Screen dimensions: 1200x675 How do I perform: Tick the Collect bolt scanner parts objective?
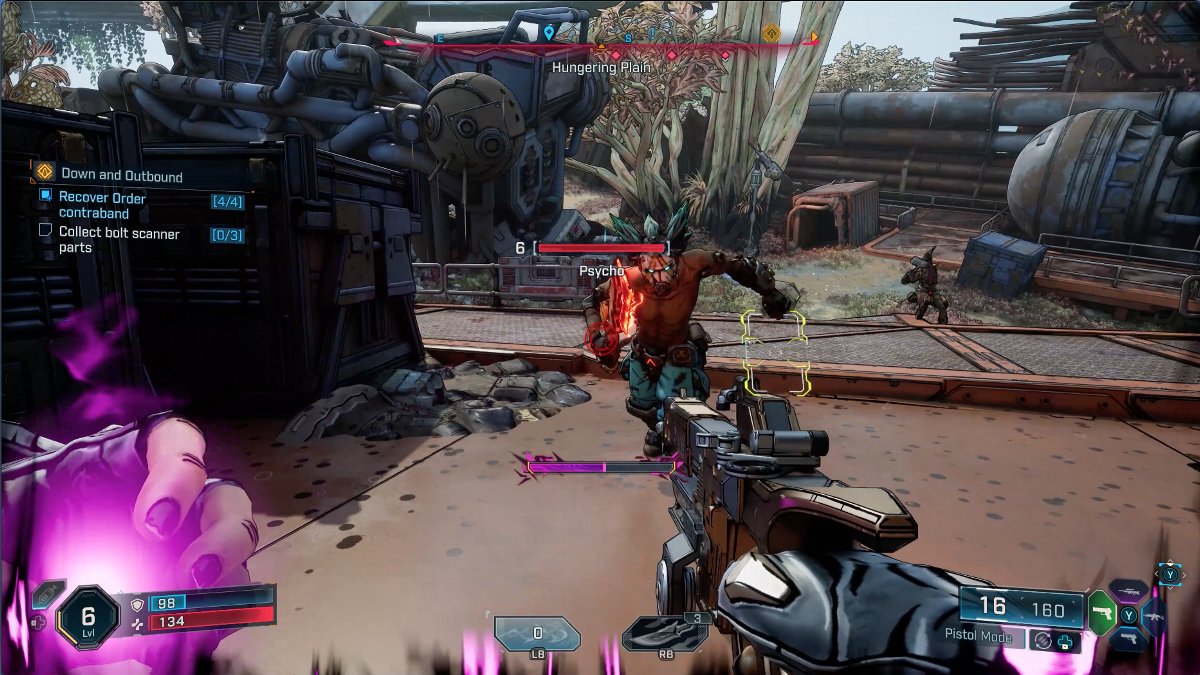click(45, 231)
